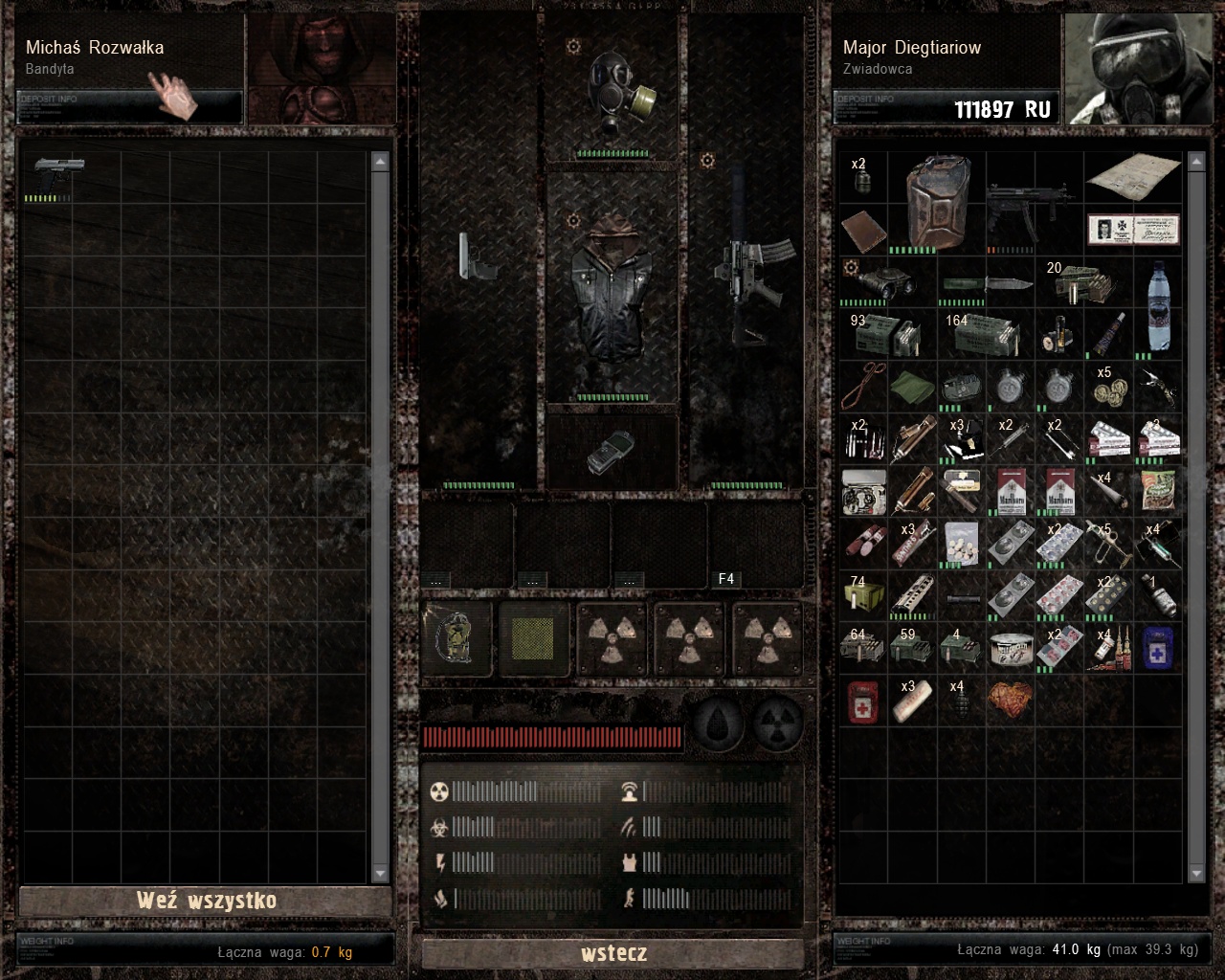The width and height of the screenshot is (1225, 980).
Task: Select the coiled rope item
Action: (x=863, y=388)
